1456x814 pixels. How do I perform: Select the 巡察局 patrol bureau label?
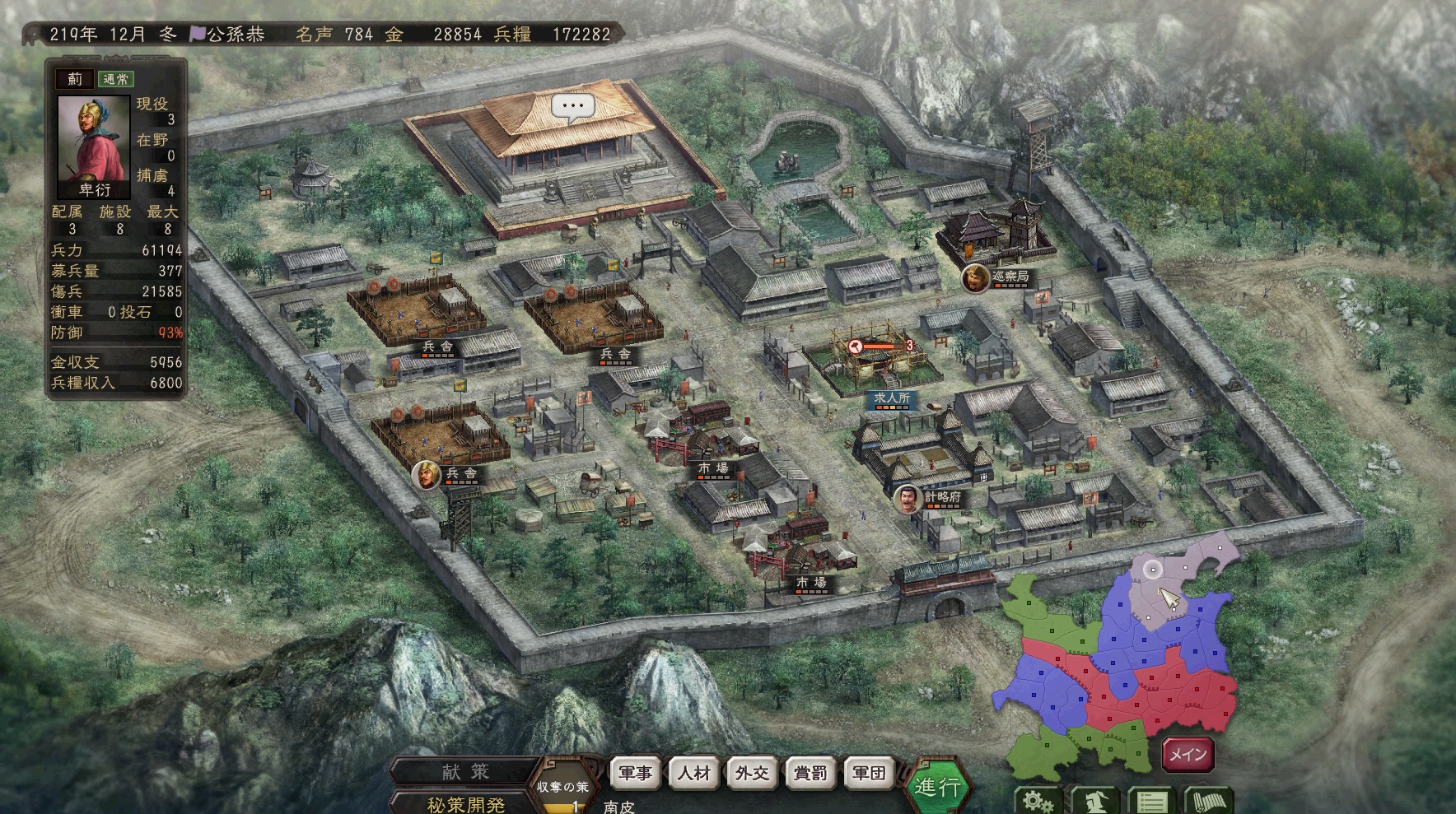[1010, 277]
